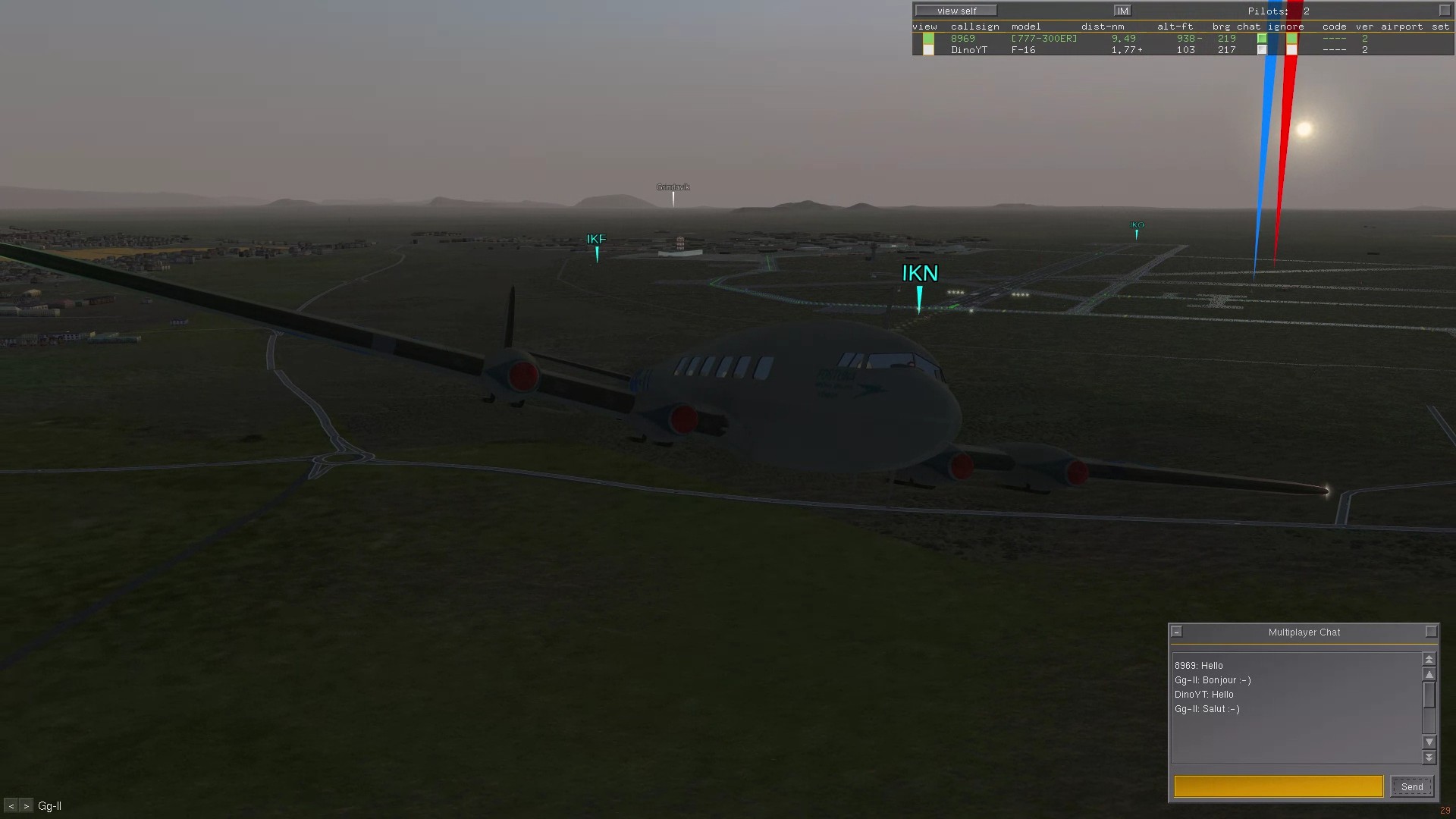
Task: Close the pilot list panel
Action: [x=1444, y=11]
